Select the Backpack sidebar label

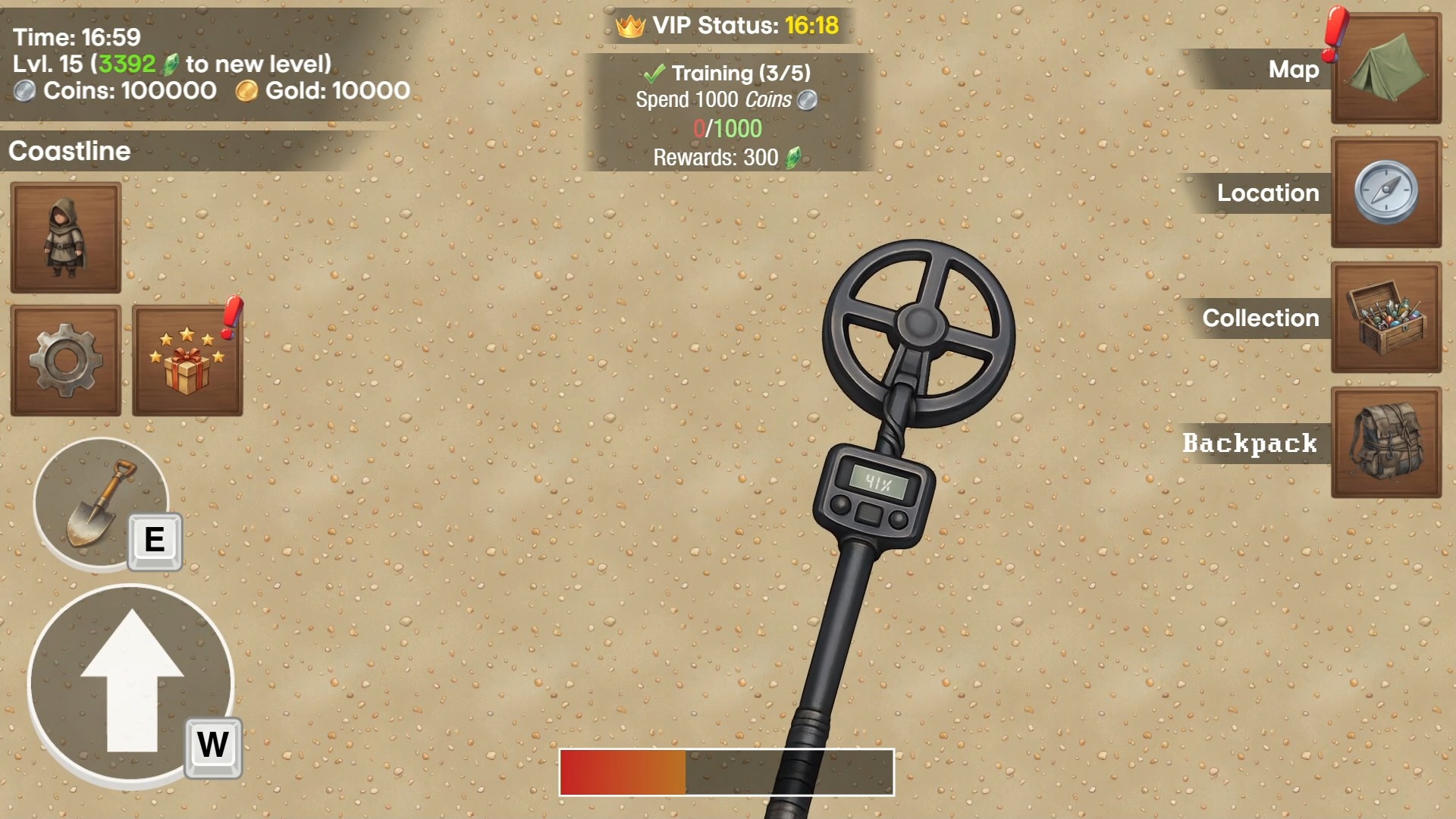tap(1250, 444)
